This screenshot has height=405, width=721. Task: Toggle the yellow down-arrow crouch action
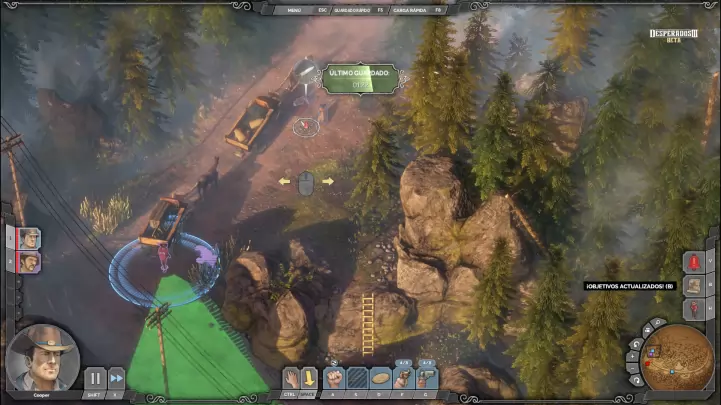pos(310,378)
